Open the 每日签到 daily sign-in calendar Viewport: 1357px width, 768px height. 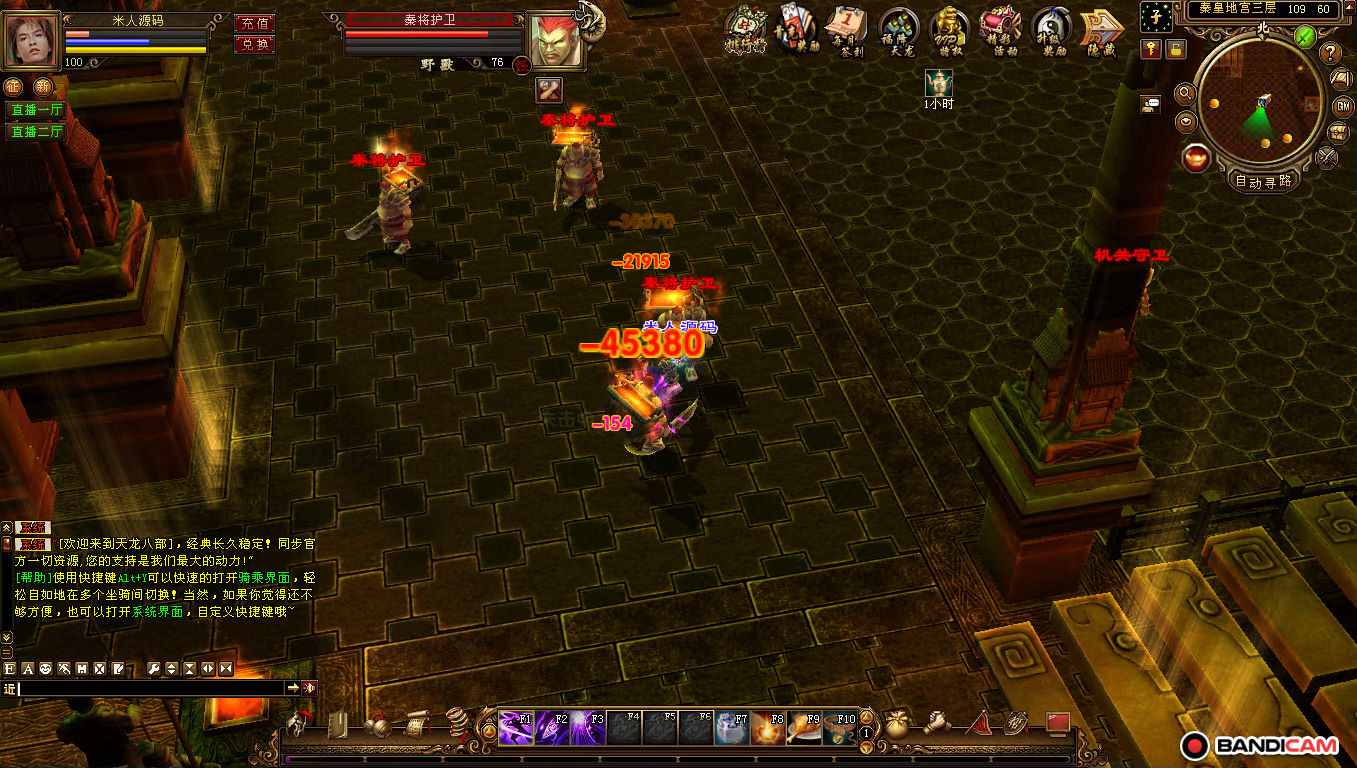[x=848, y=30]
